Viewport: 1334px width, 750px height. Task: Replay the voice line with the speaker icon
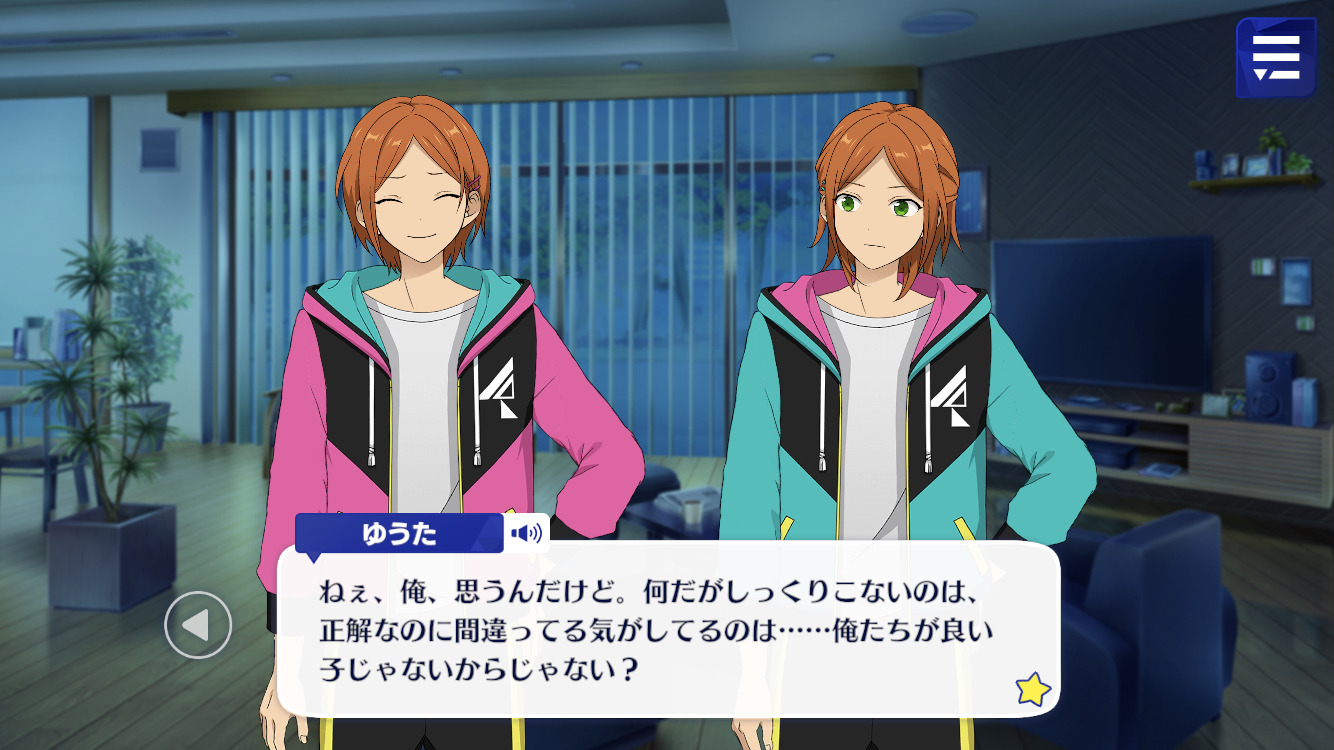pyautogui.click(x=526, y=533)
